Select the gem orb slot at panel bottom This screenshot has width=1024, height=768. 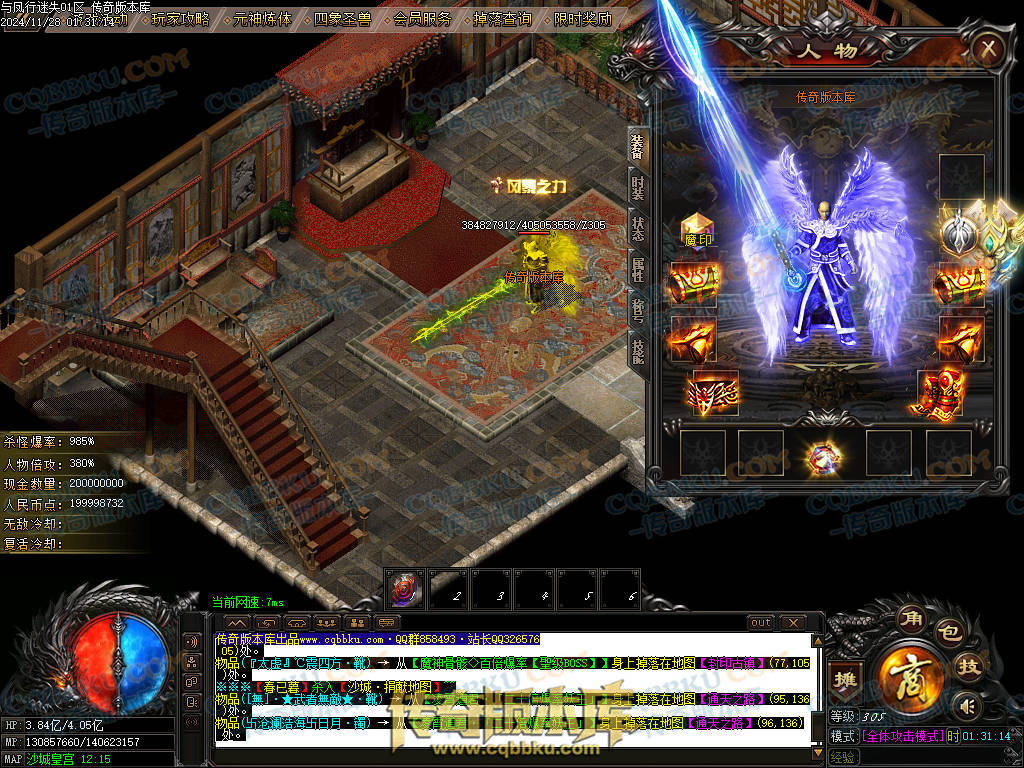click(x=825, y=457)
